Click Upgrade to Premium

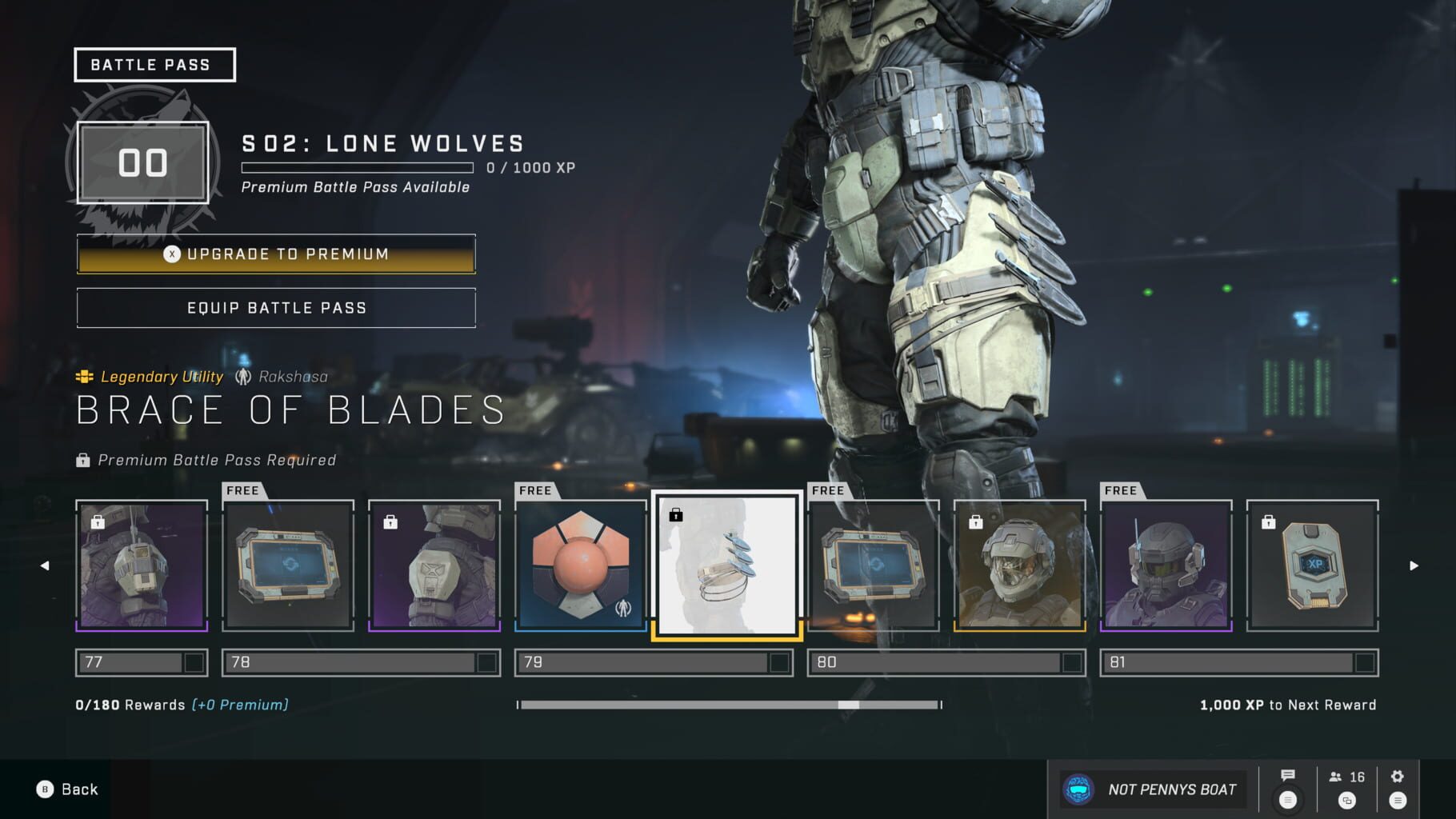pos(275,254)
